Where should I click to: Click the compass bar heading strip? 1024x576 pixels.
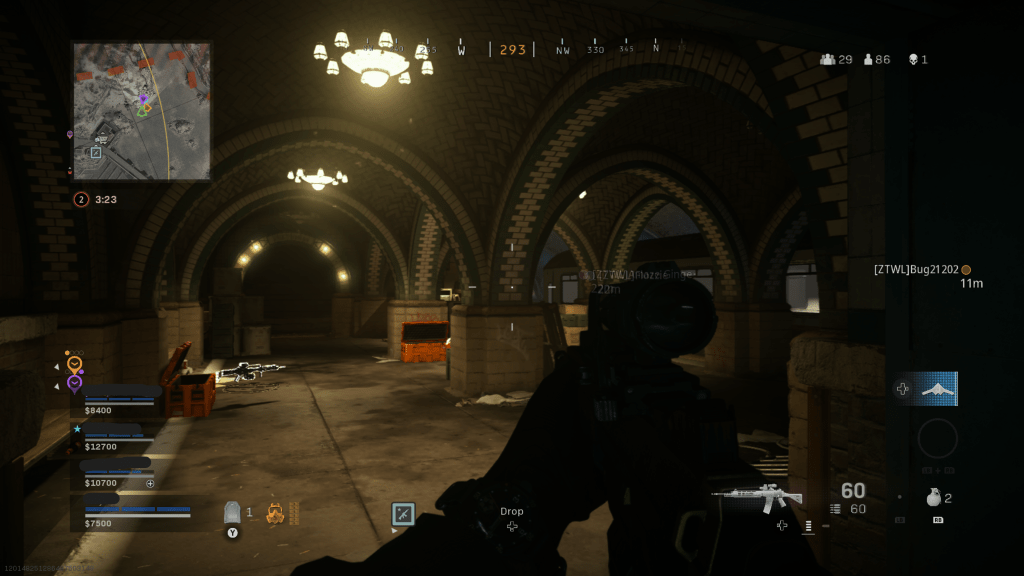point(512,49)
